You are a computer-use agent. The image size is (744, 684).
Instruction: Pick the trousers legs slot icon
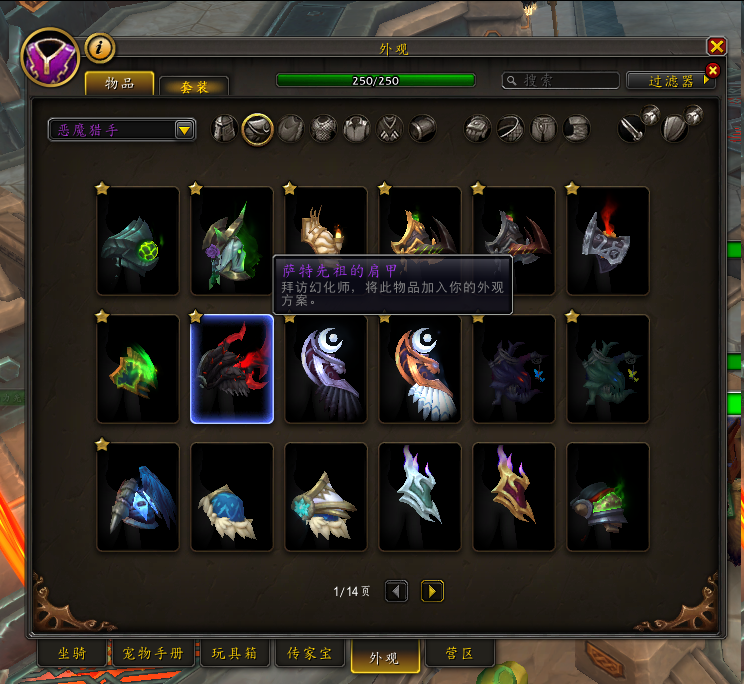click(544, 129)
